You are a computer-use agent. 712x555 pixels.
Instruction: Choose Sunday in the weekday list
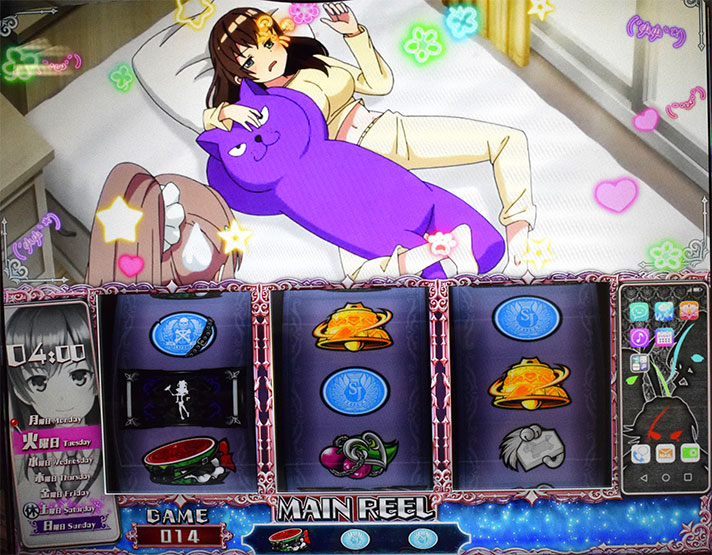(66, 524)
